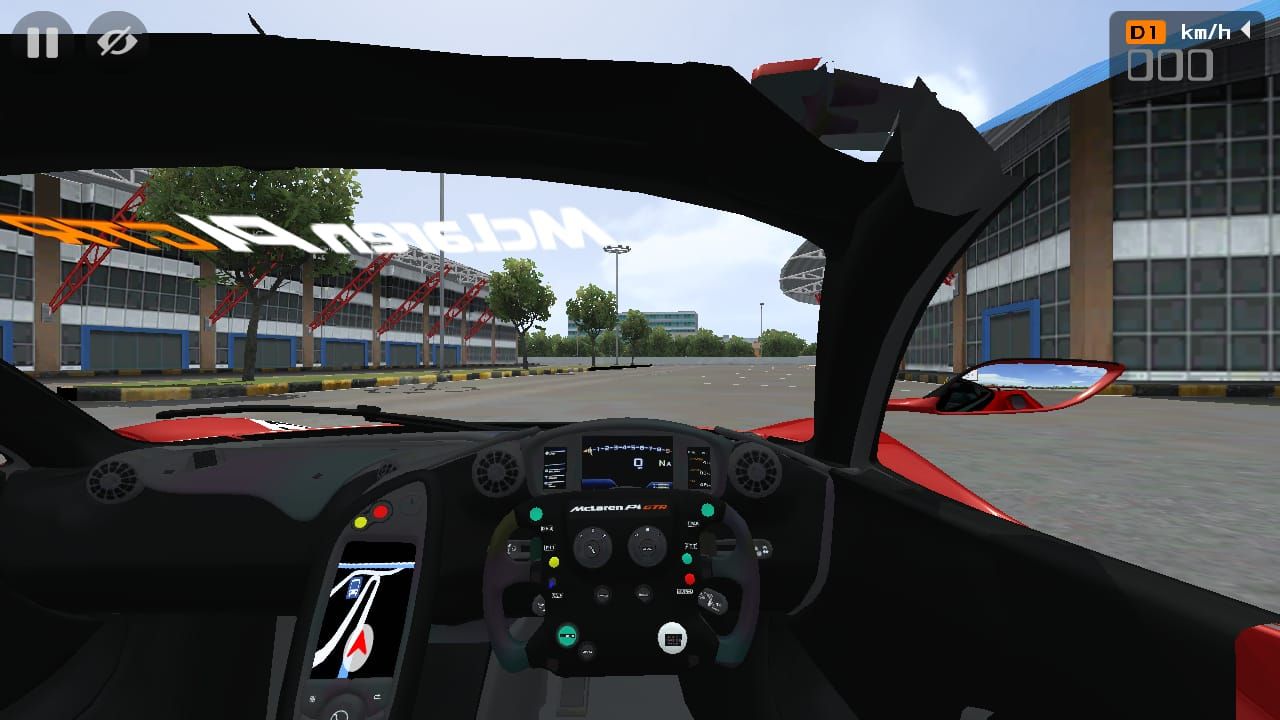Toggle the green button at the wheel's upper left

tap(534, 512)
